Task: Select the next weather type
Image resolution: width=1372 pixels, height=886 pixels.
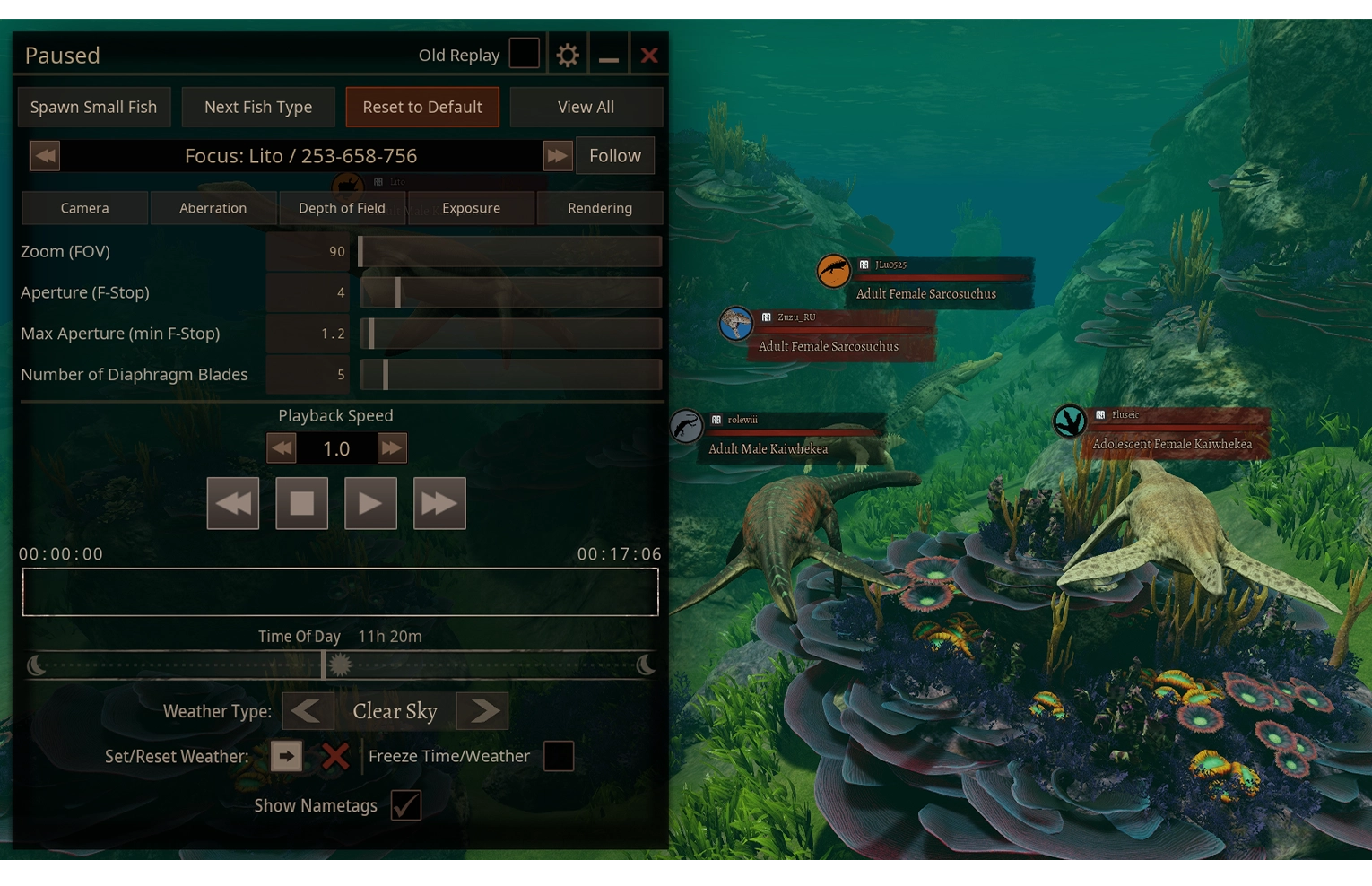Action: (482, 711)
